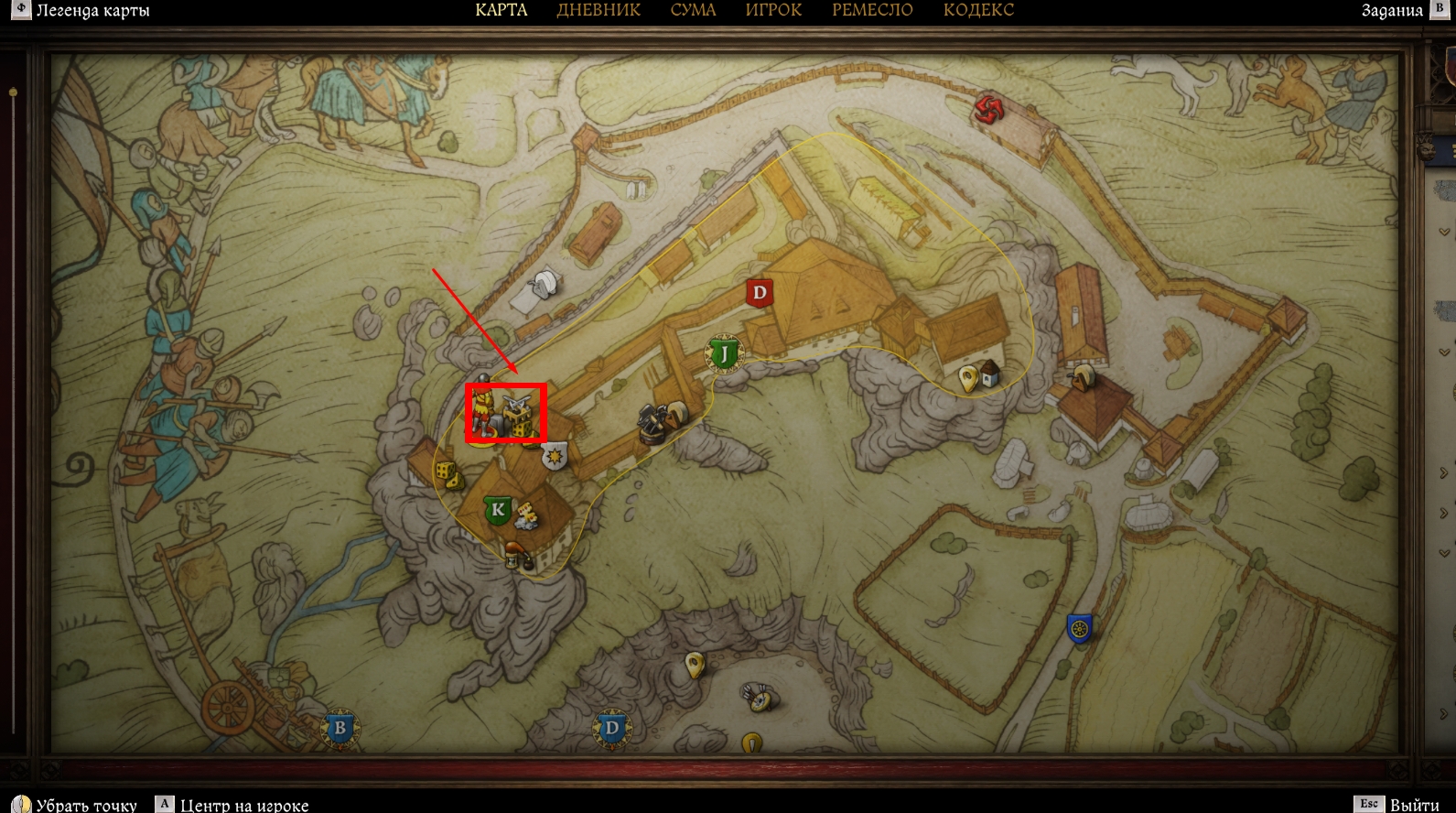The image size is (1456, 813).
Task: Exit the map with Выйти
Action: pyautogui.click(x=1414, y=805)
